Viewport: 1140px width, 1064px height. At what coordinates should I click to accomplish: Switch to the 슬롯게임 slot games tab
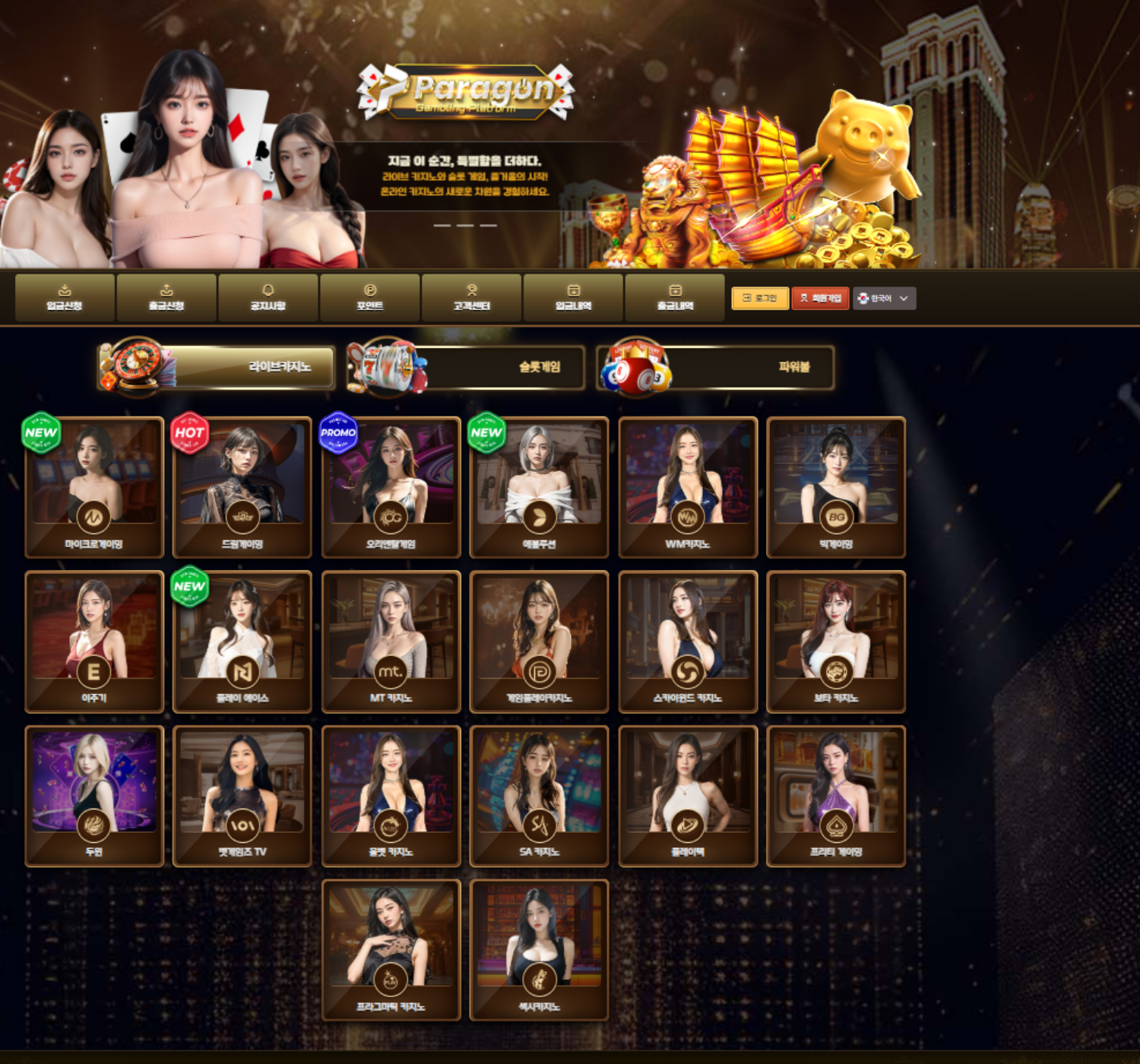(x=467, y=367)
